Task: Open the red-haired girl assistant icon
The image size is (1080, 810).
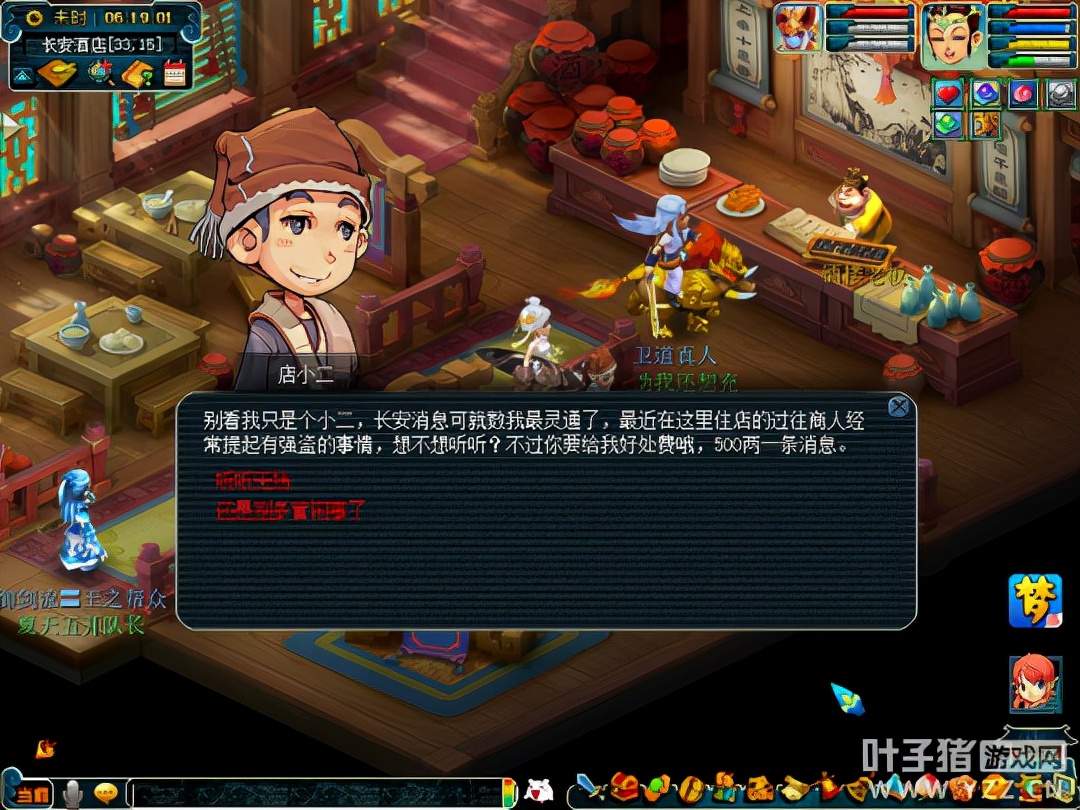Action: [x=1034, y=681]
